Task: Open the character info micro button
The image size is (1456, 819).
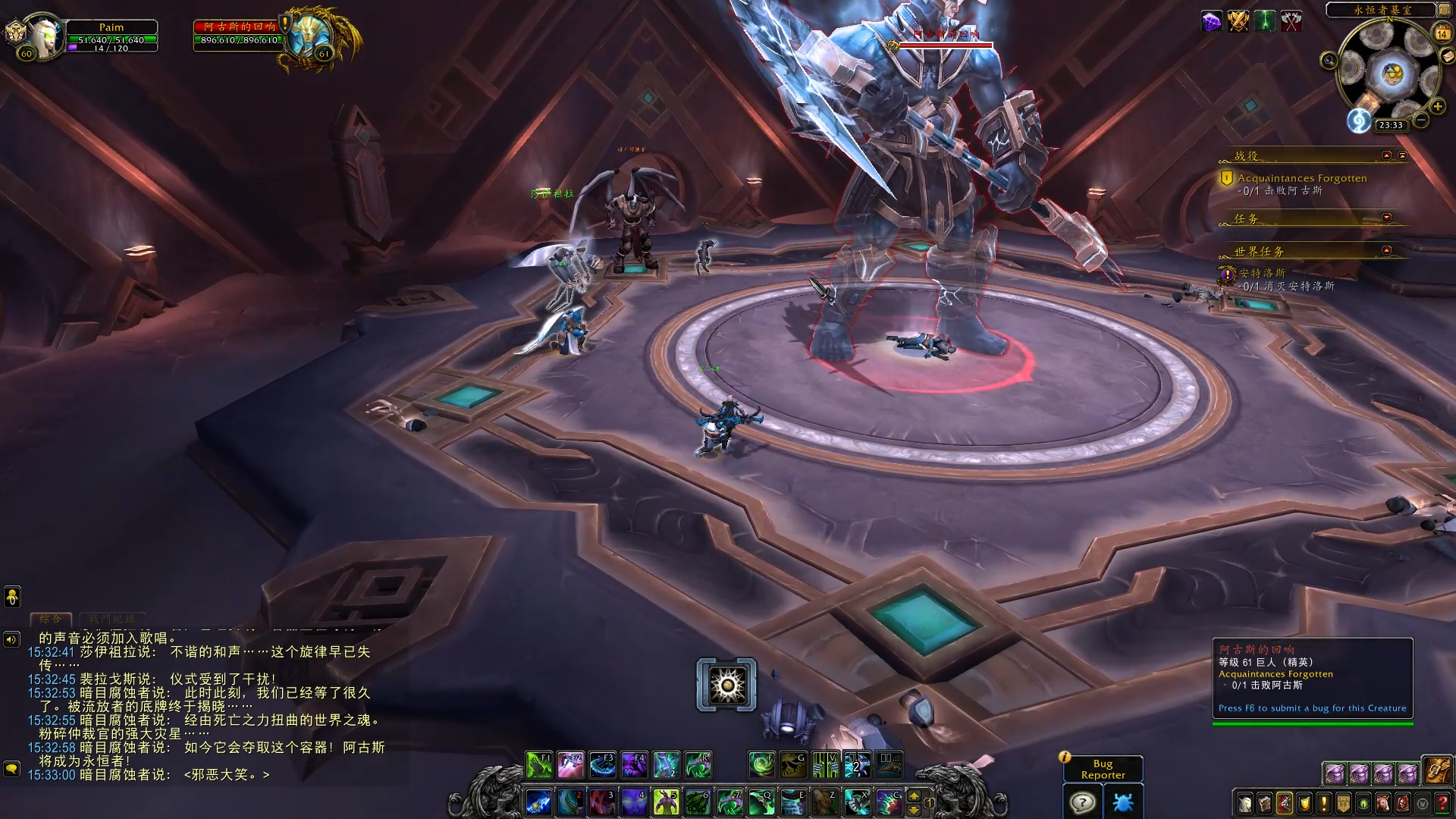Action: click(1245, 803)
